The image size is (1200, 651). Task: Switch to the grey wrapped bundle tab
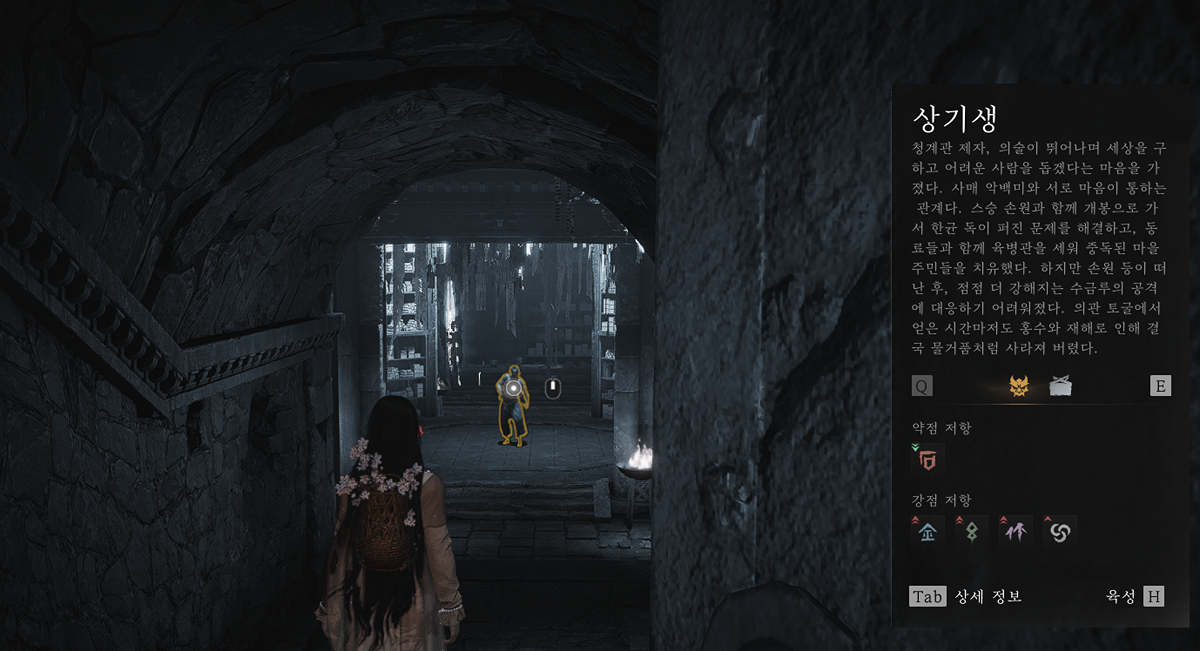1061,386
